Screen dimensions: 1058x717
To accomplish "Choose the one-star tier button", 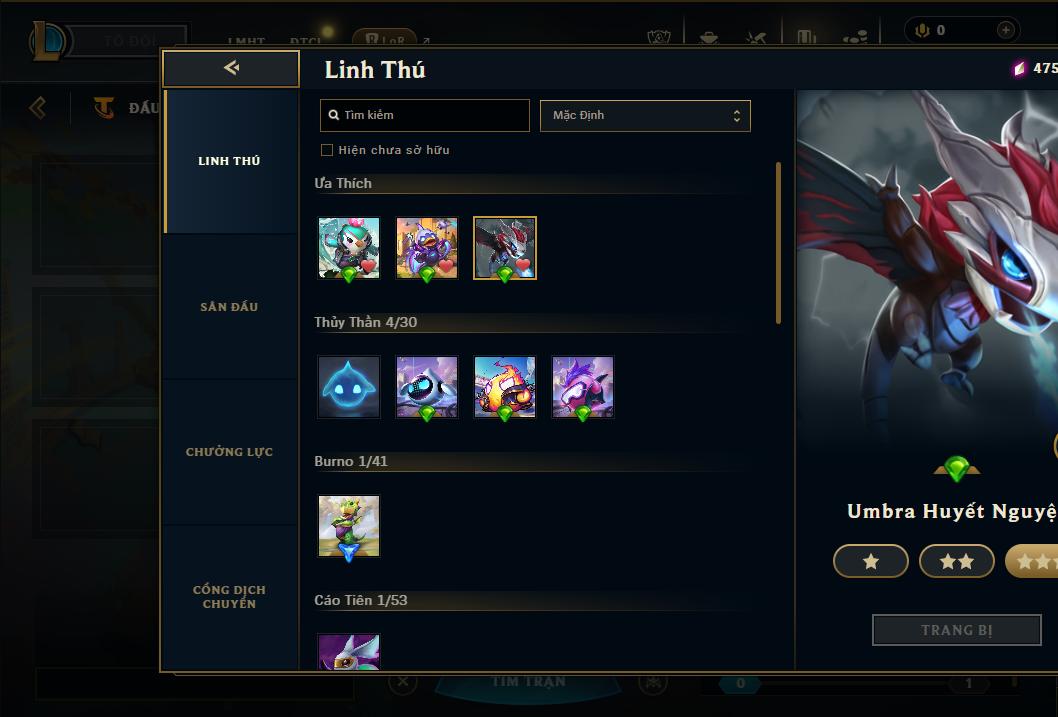I will (x=871, y=562).
